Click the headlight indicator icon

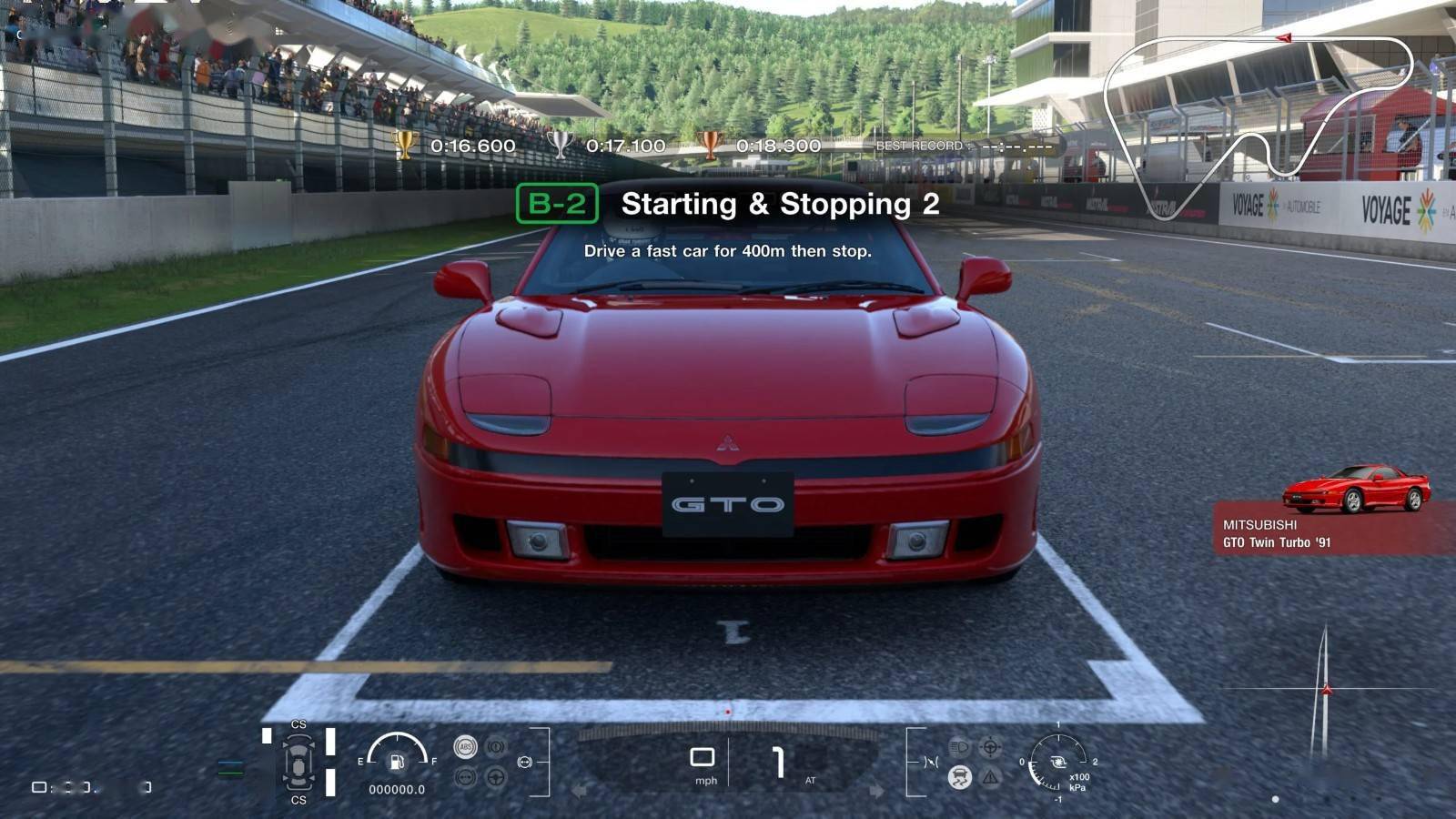pyautogui.click(x=959, y=747)
